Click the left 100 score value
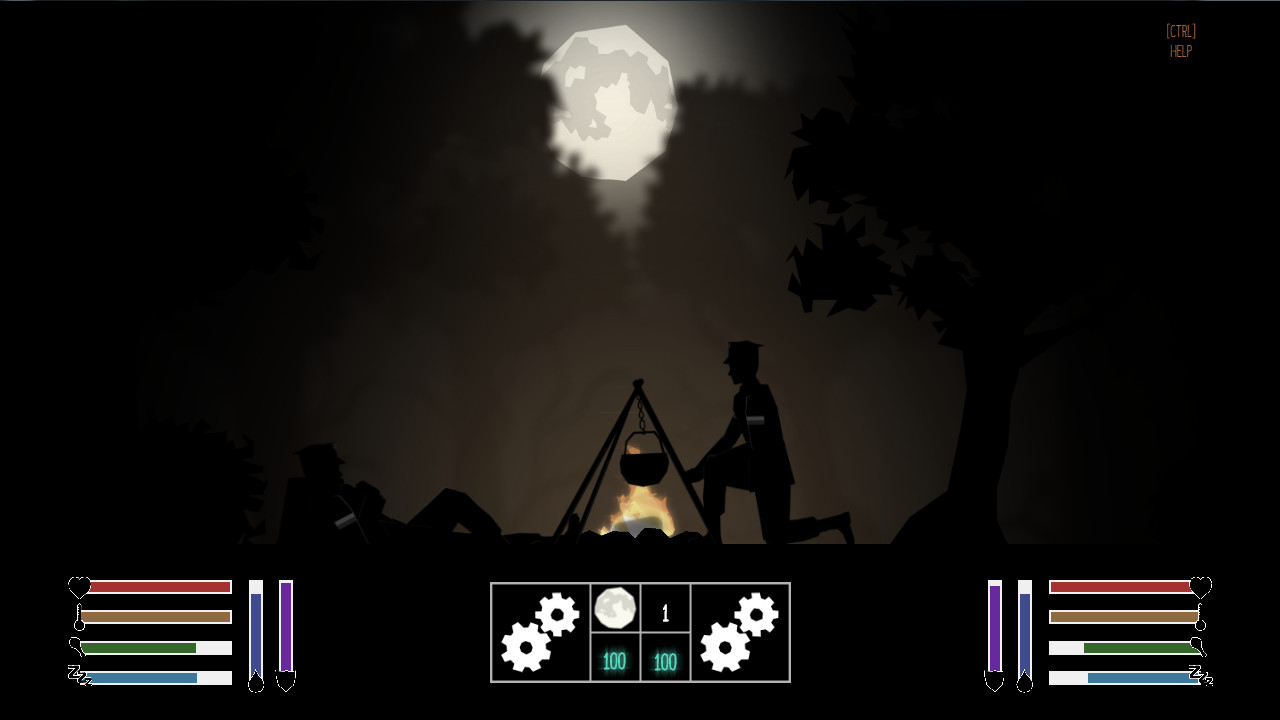 pos(614,661)
